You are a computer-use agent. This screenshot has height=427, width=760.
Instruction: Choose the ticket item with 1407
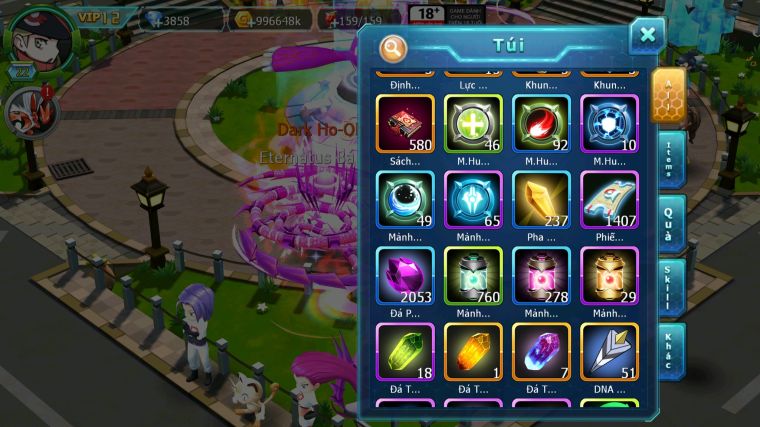click(x=609, y=200)
